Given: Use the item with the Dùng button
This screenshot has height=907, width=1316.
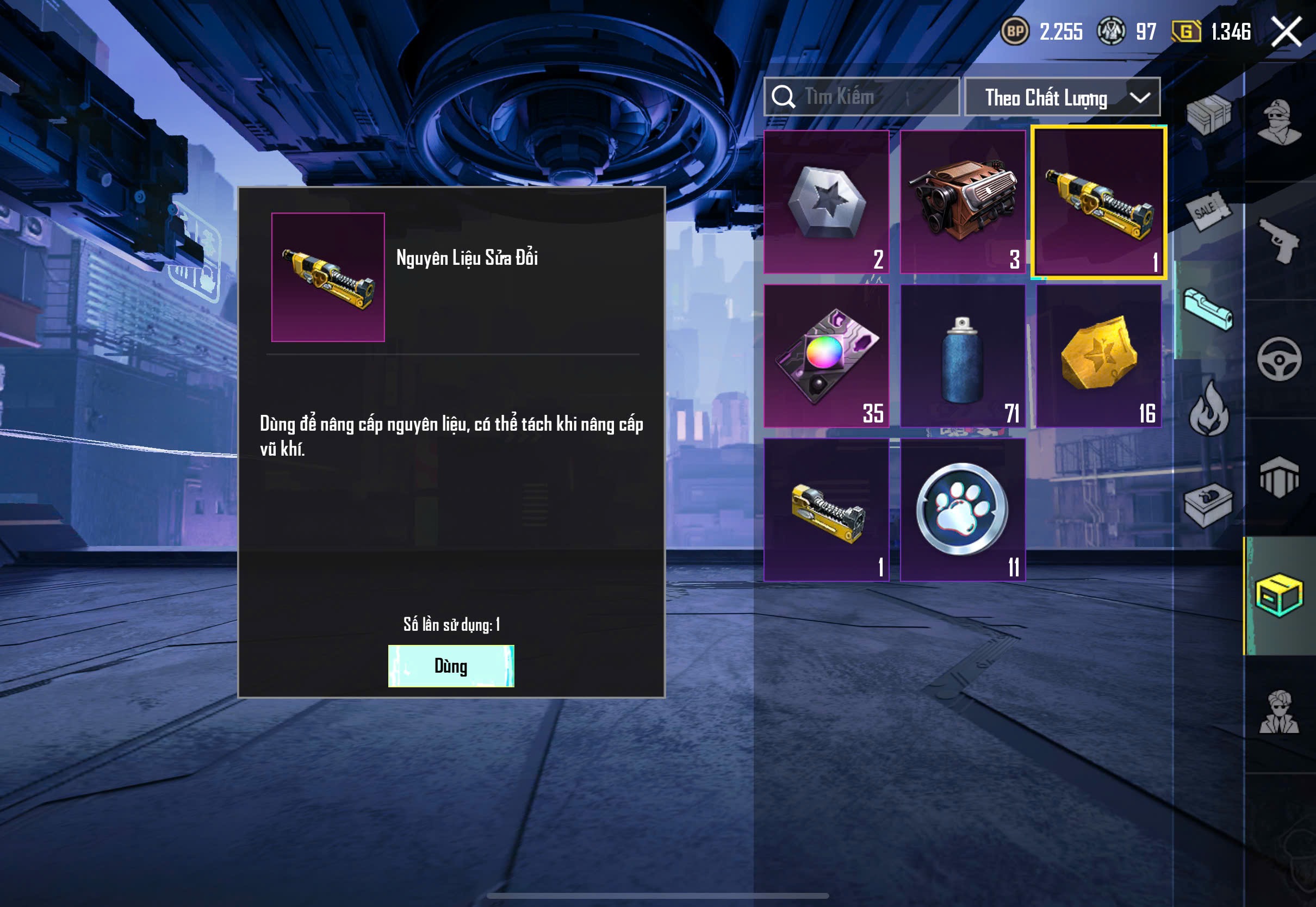Looking at the screenshot, I should point(451,666).
